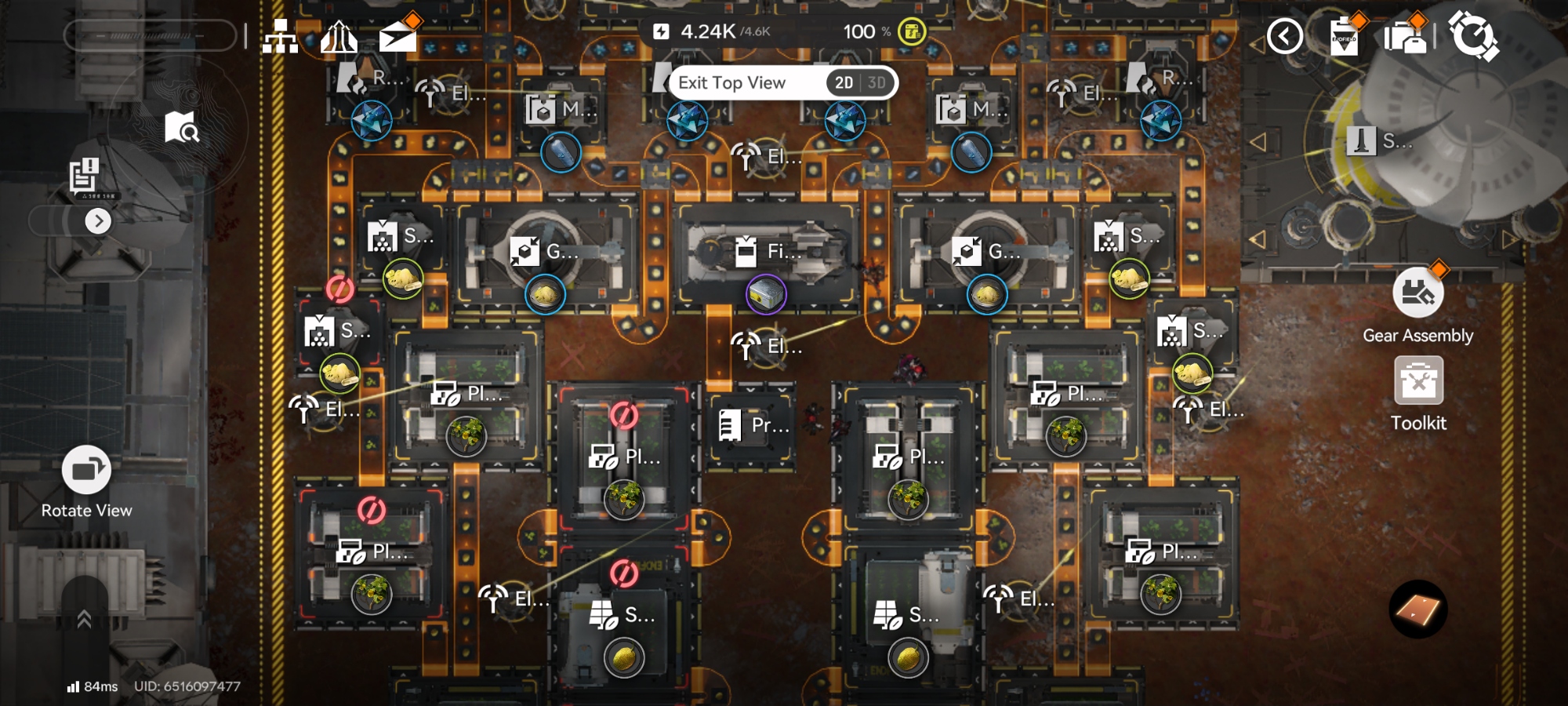Switch the view to 3D

click(x=877, y=83)
